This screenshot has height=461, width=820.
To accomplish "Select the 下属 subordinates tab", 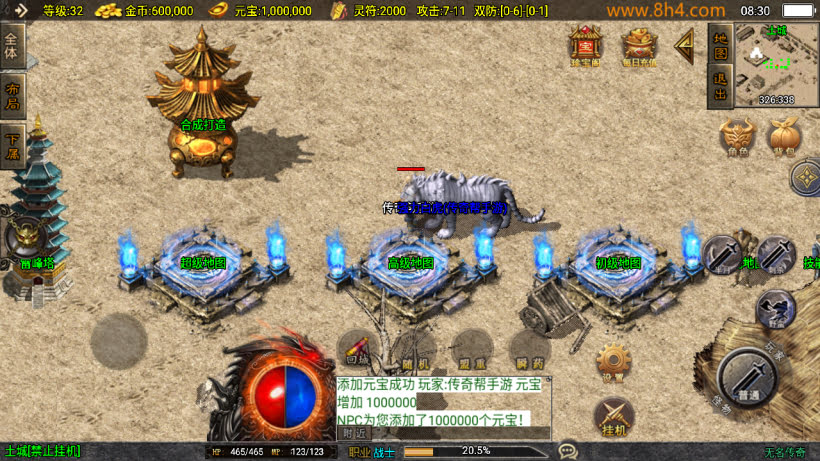I will (12, 146).
